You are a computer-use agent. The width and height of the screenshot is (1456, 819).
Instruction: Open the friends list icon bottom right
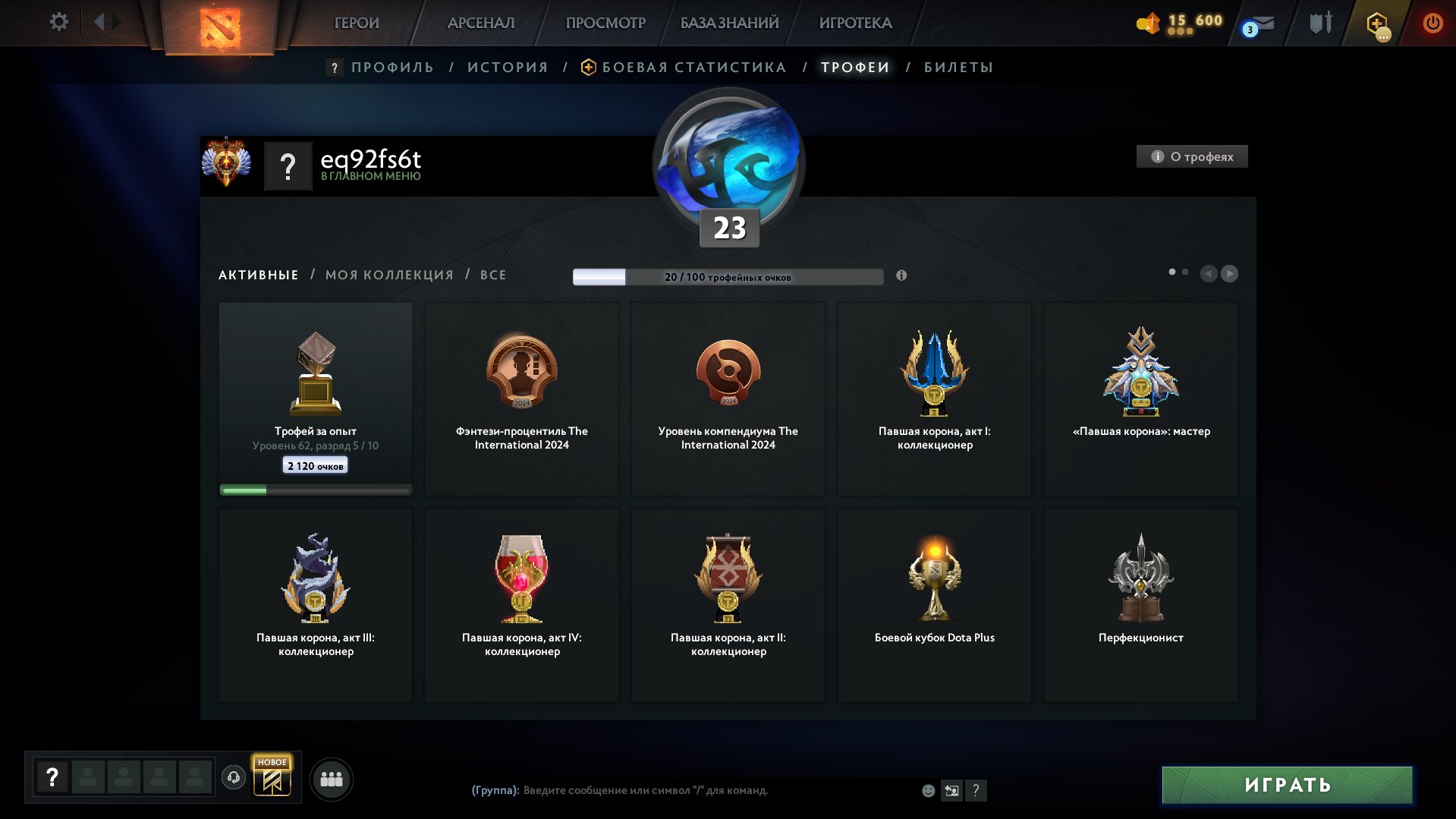click(331, 778)
